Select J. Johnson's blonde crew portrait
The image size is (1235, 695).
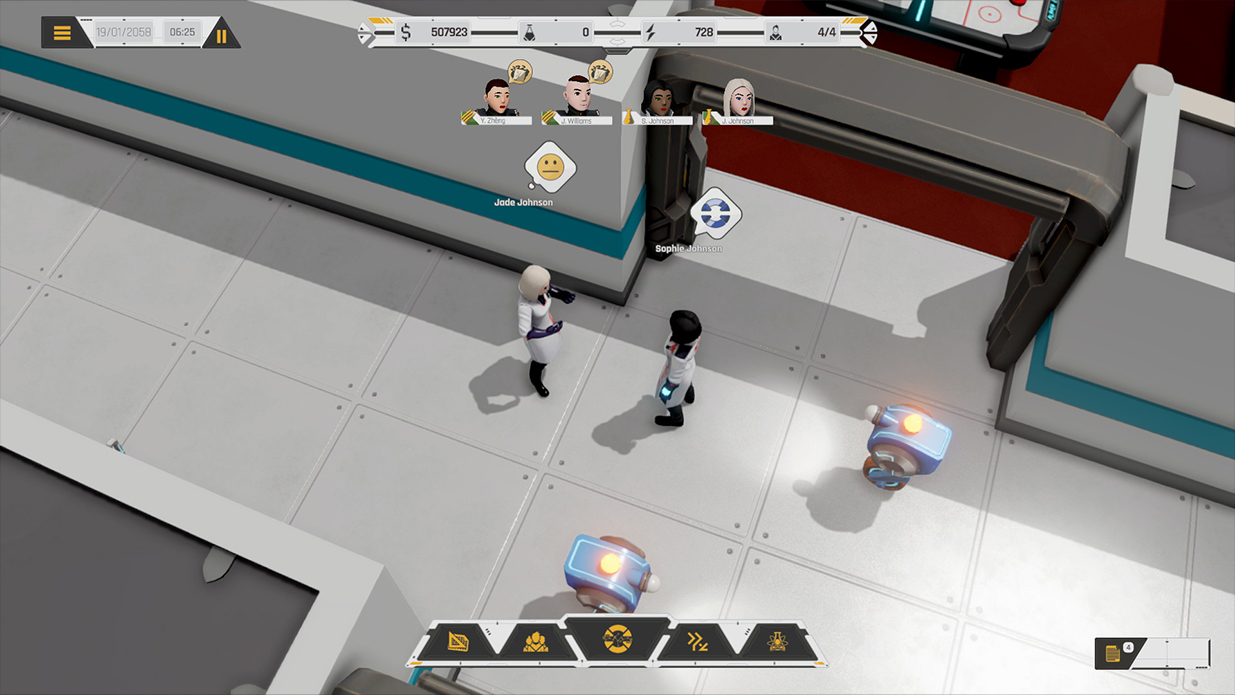[x=738, y=99]
